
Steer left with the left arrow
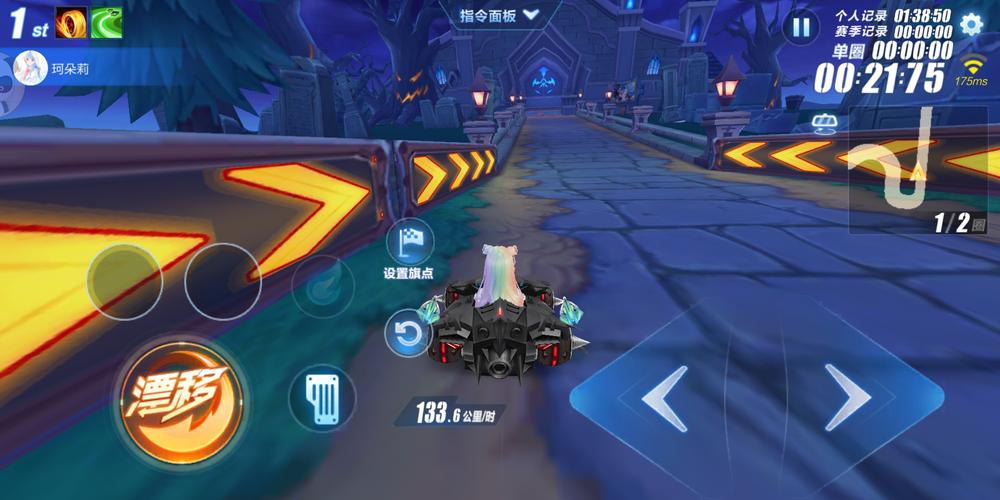[x=665, y=398]
